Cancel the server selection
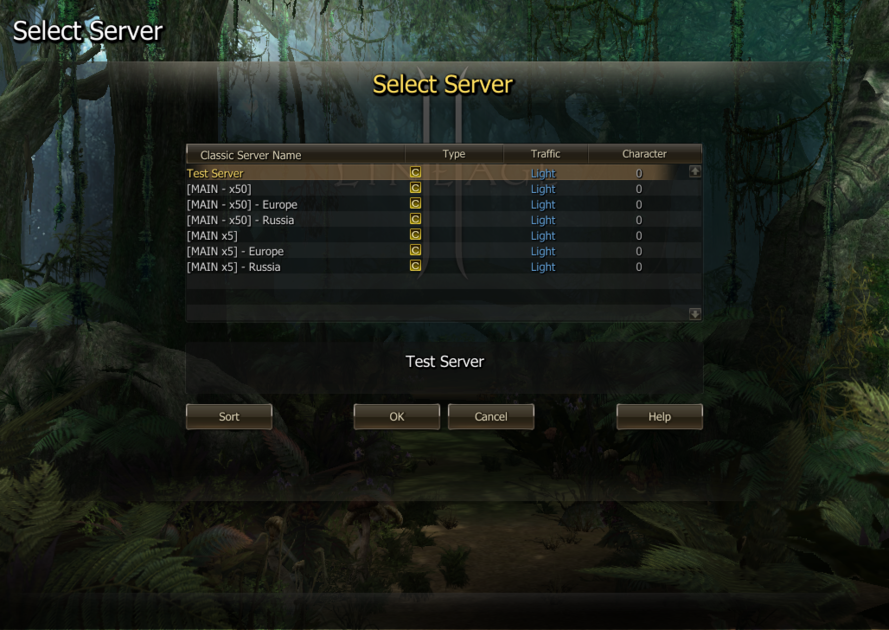The height and width of the screenshot is (630, 889). pyautogui.click(x=491, y=417)
